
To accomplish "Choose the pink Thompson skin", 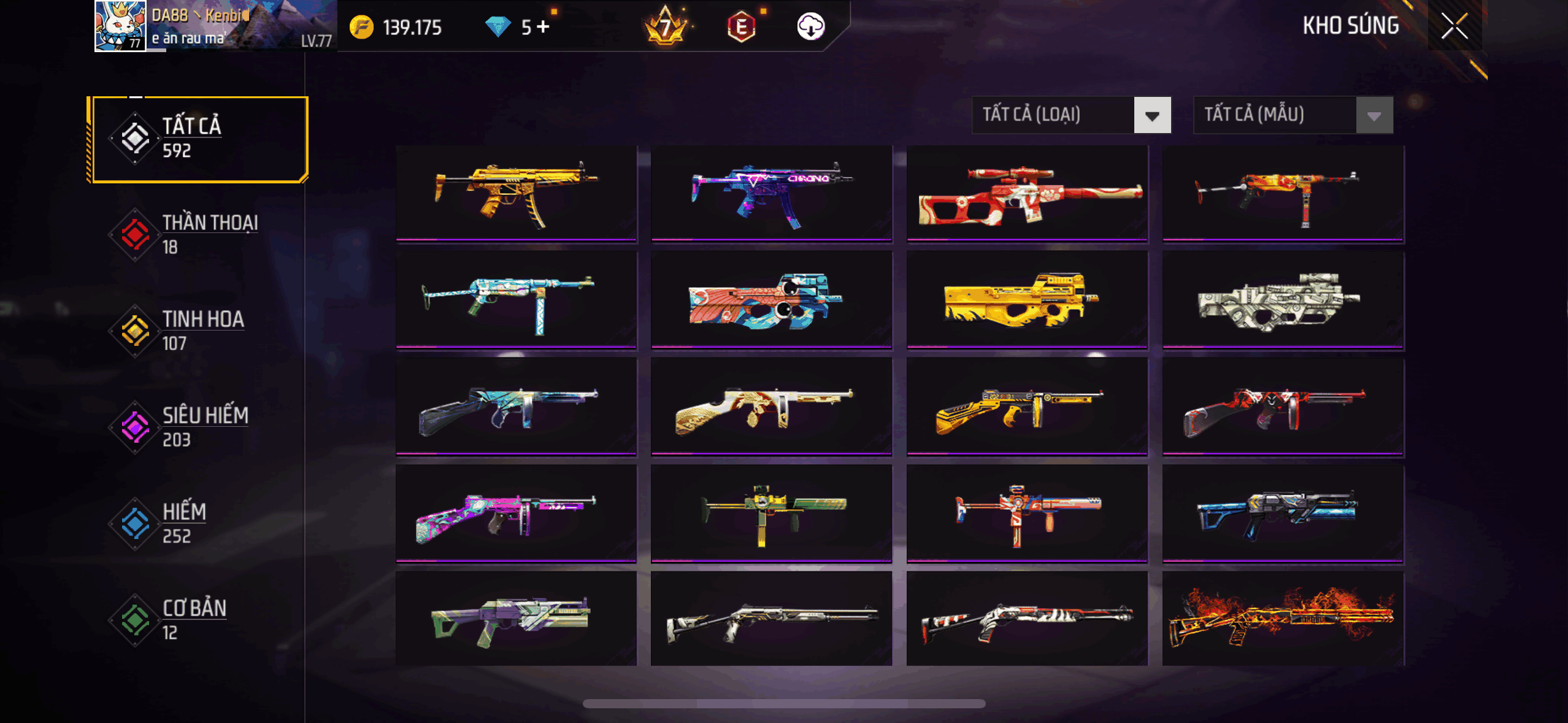I will pyautogui.click(x=516, y=513).
